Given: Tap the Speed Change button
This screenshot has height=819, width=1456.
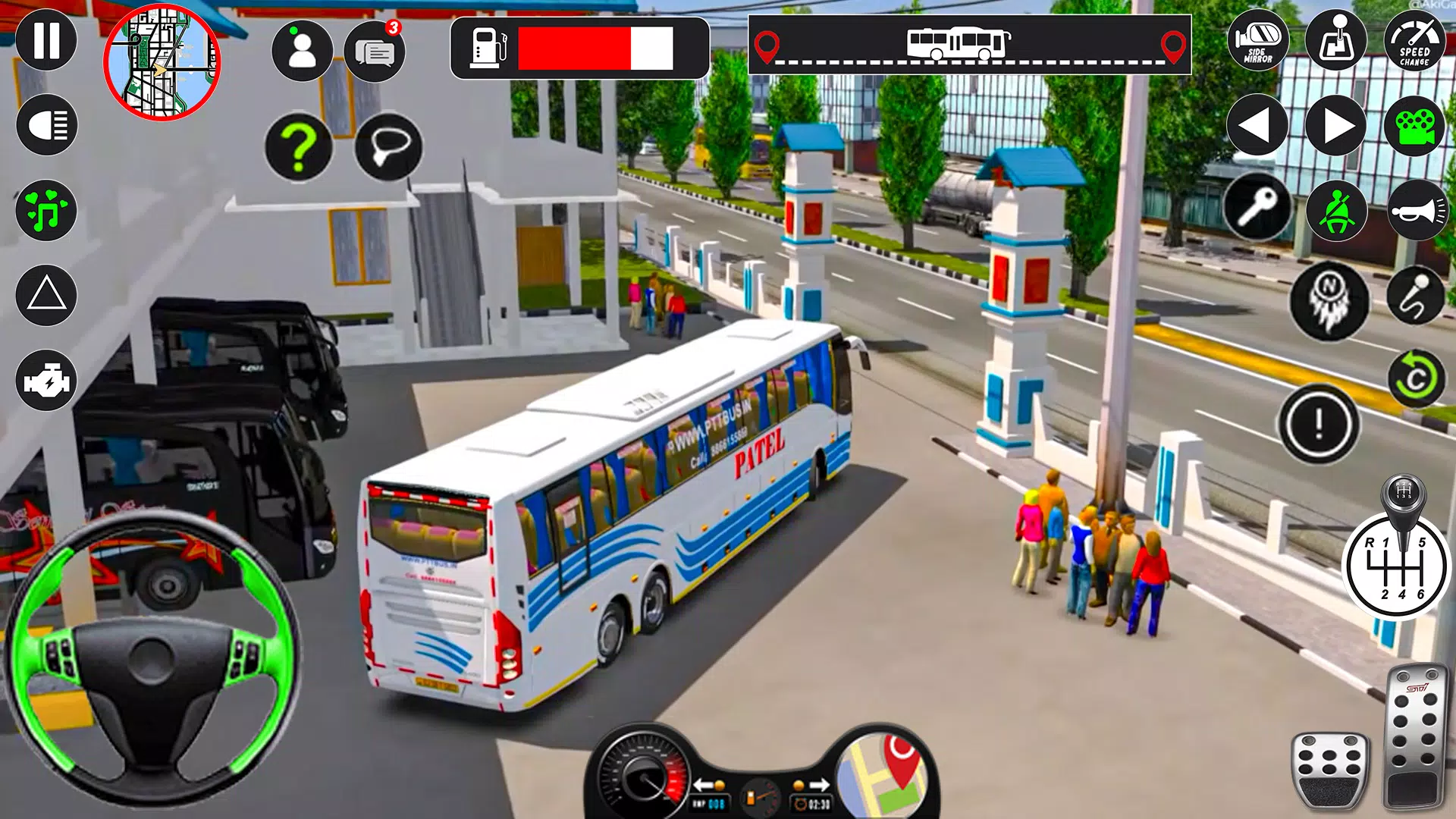Looking at the screenshot, I should click(x=1414, y=40).
